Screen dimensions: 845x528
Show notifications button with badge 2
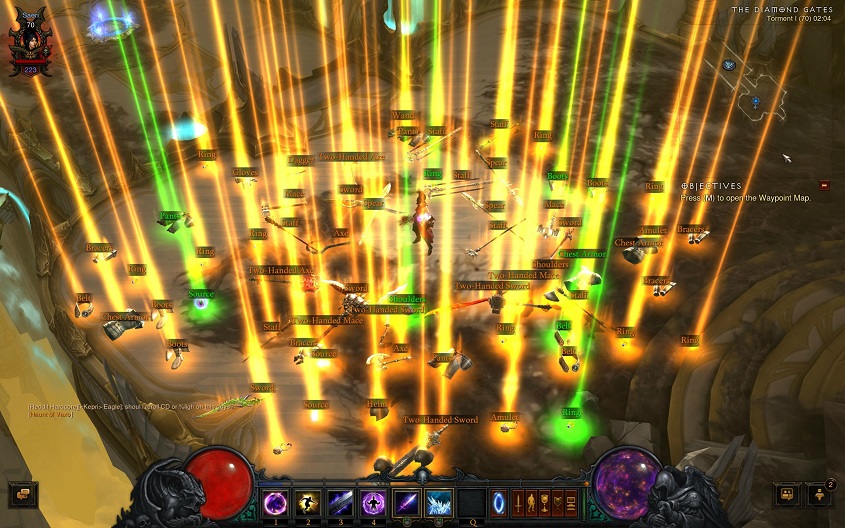[820, 494]
